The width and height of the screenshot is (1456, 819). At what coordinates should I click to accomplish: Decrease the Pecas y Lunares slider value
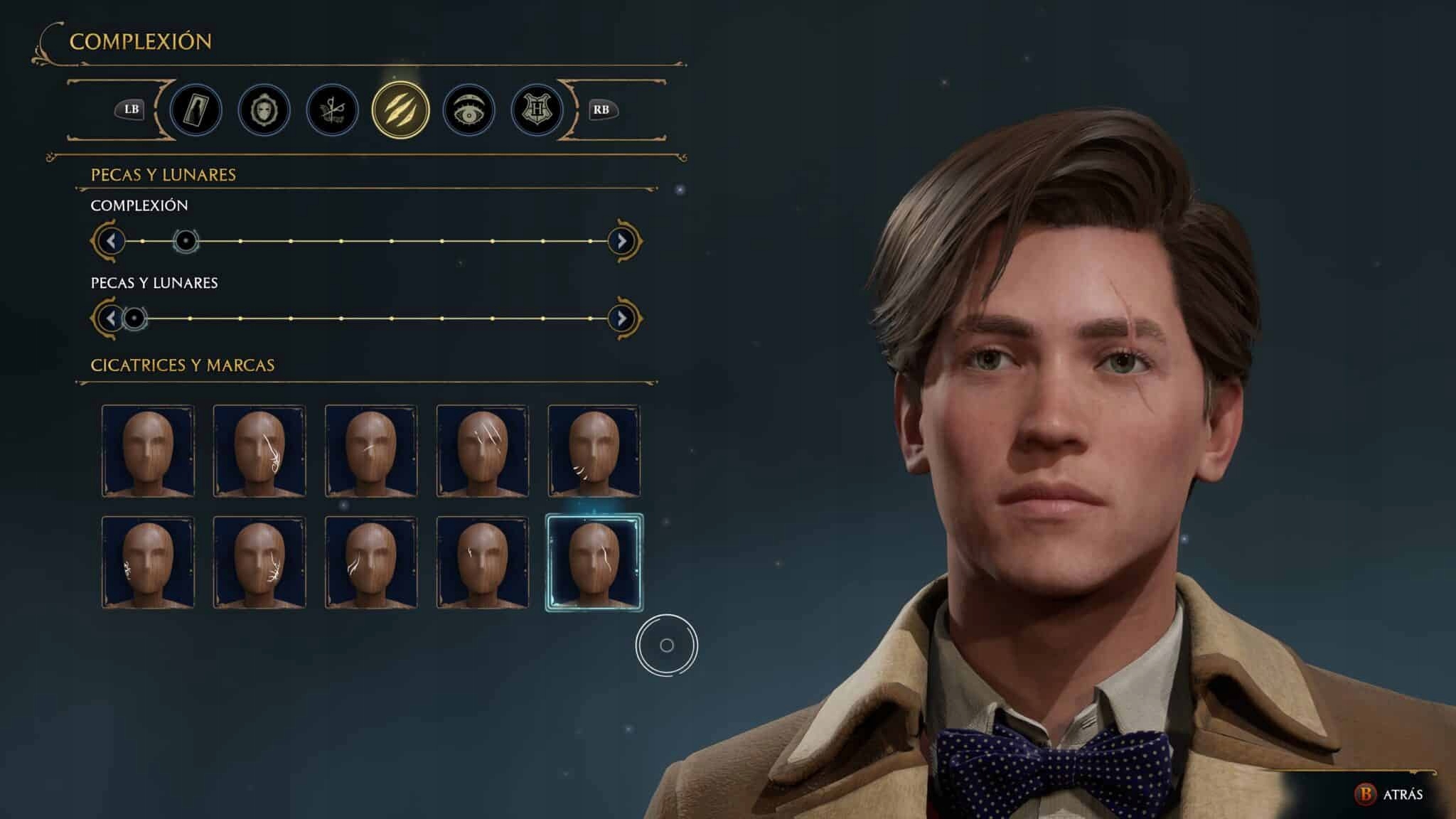[111, 318]
